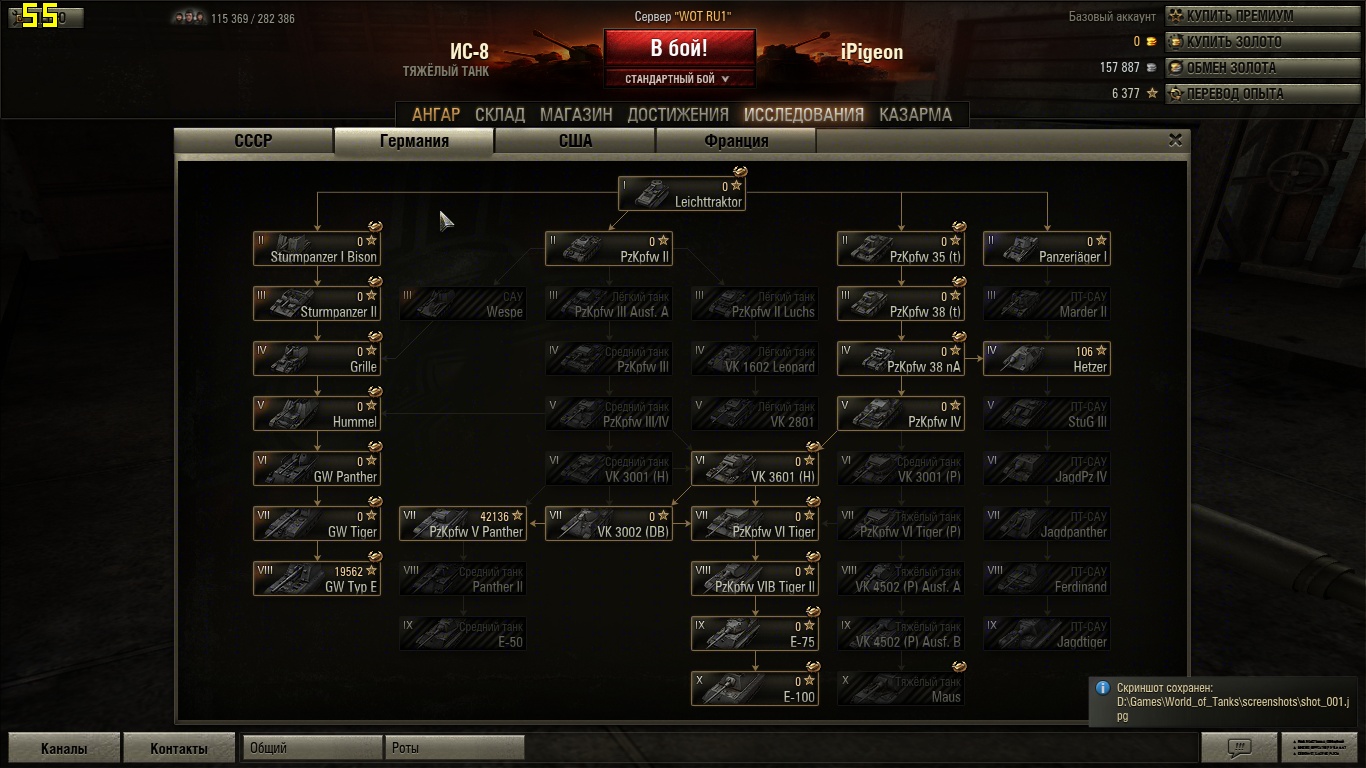This screenshot has height=768, width=1366.
Task: Open the Каналы chat channels
Action: (64, 748)
